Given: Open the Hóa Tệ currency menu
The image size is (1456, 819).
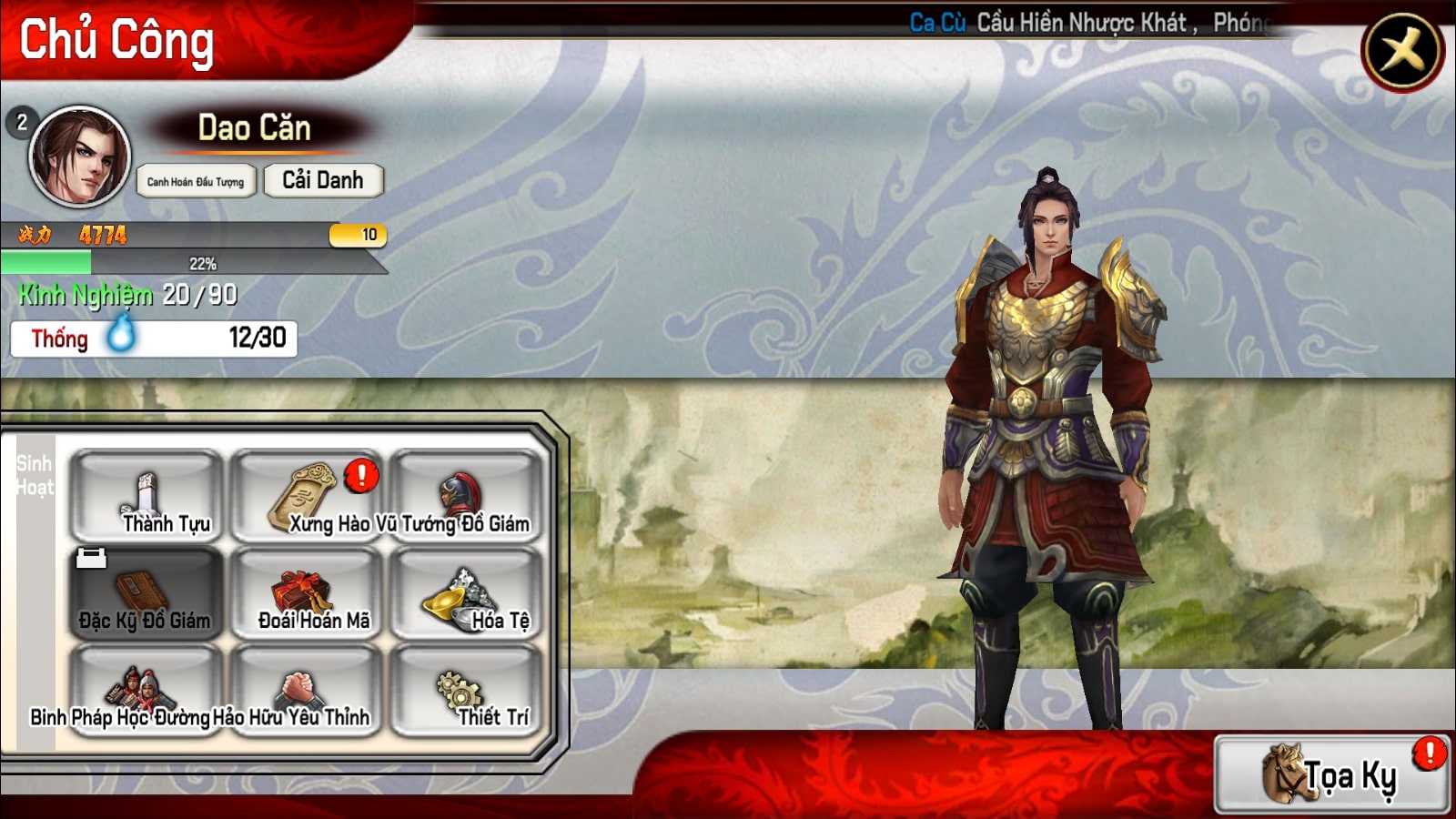Looking at the screenshot, I should [x=466, y=594].
